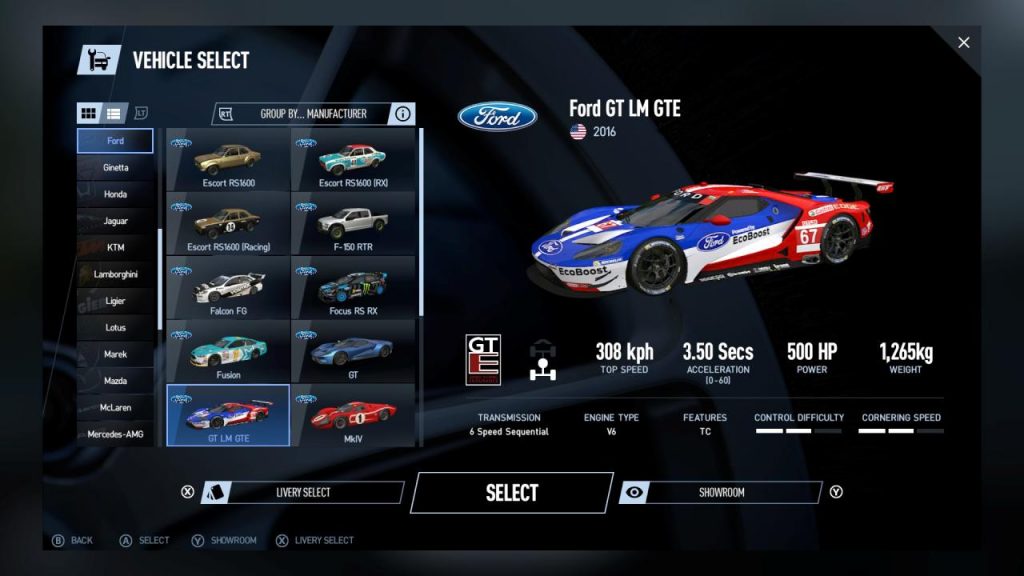The height and width of the screenshot is (576, 1024).
Task: Click the info icon beside Group By
Action: 403,114
